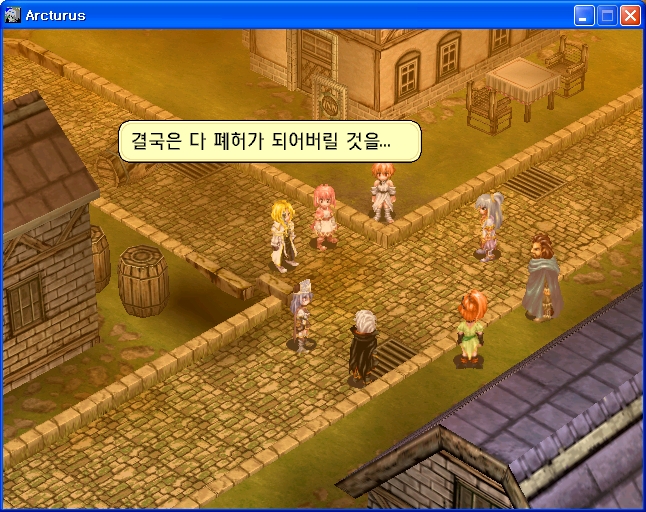The image size is (646, 512).
Task: Advance the Korean dialogue speech bubble
Action: [269, 141]
